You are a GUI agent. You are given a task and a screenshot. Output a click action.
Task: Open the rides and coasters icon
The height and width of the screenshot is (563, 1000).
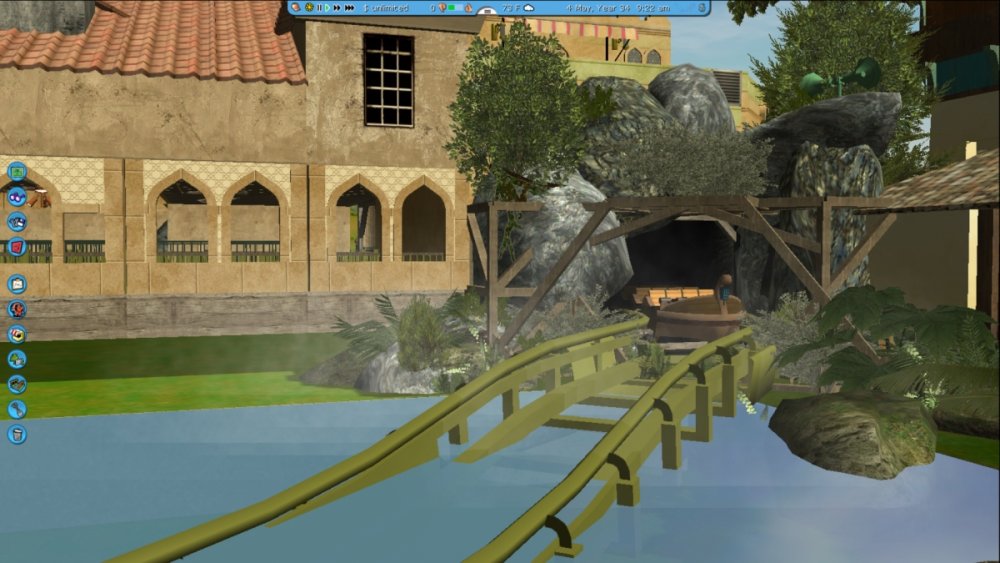coord(17,309)
